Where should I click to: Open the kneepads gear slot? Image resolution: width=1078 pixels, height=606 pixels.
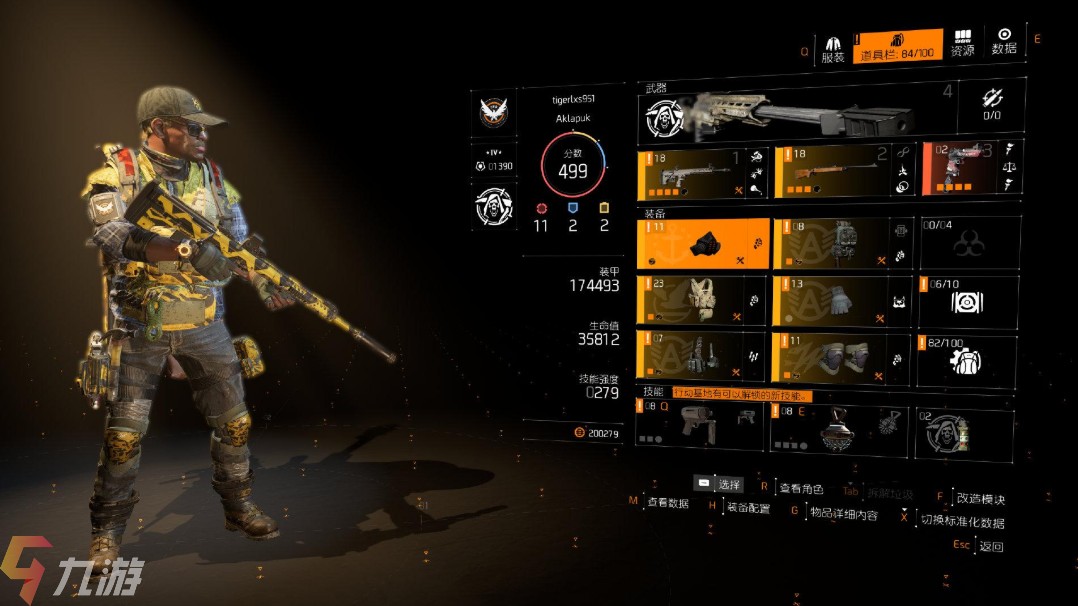[x=840, y=360]
